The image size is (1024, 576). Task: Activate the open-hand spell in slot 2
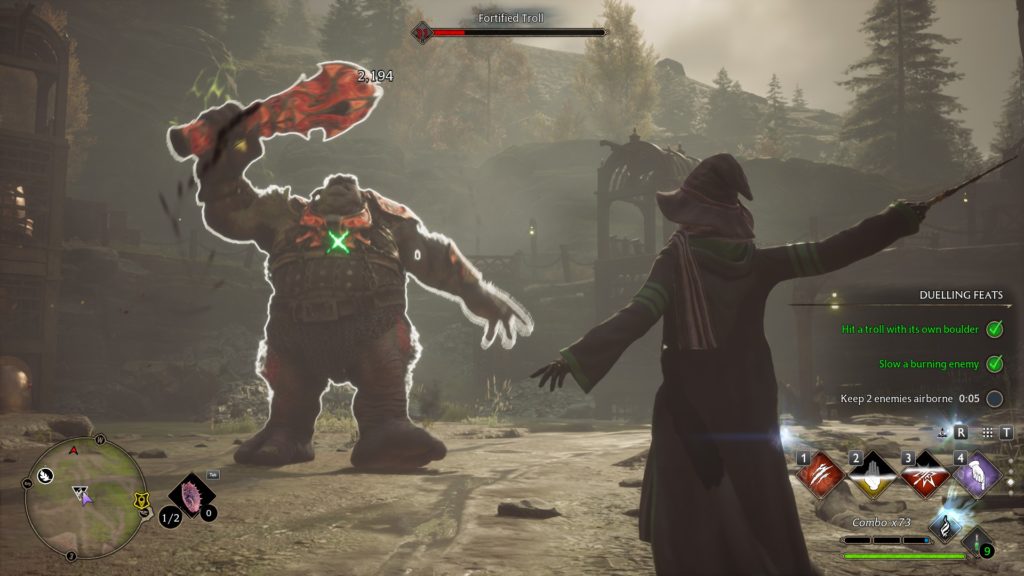point(870,474)
